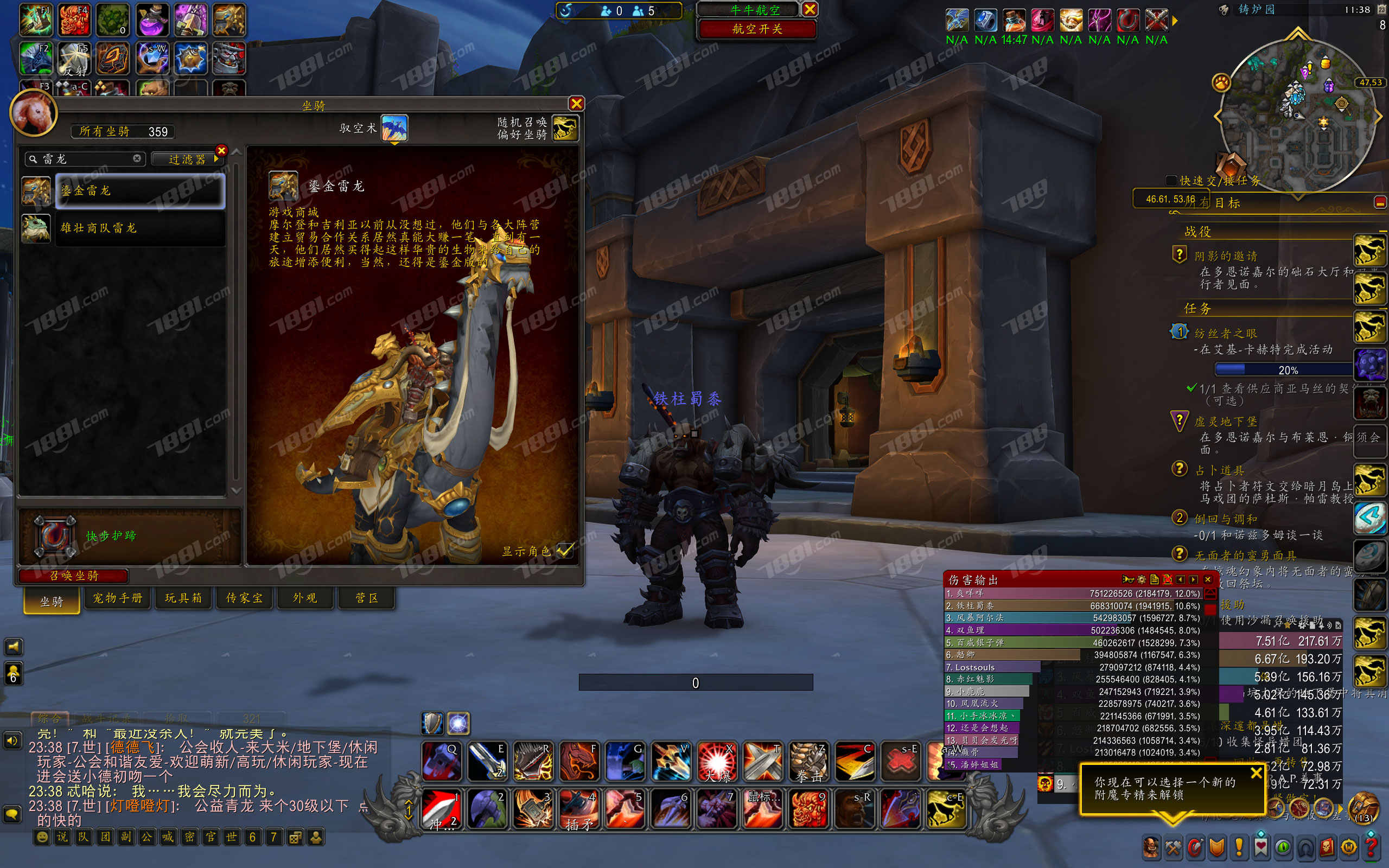The image size is (1389, 868).
Task: Select the 鎏金雷龙 mount in list
Action: pyautogui.click(x=140, y=190)
